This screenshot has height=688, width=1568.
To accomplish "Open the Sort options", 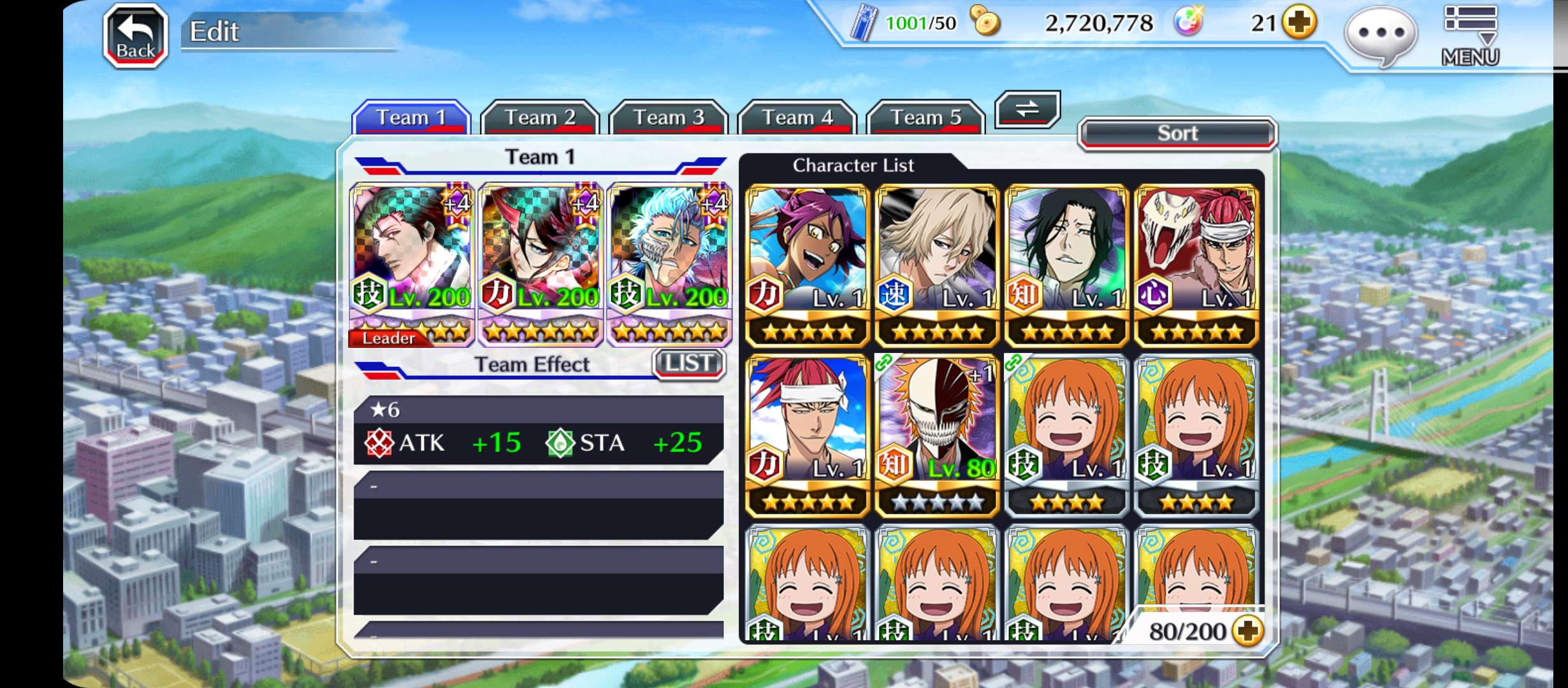I will pyautogui.click(x=1177, y=133).
